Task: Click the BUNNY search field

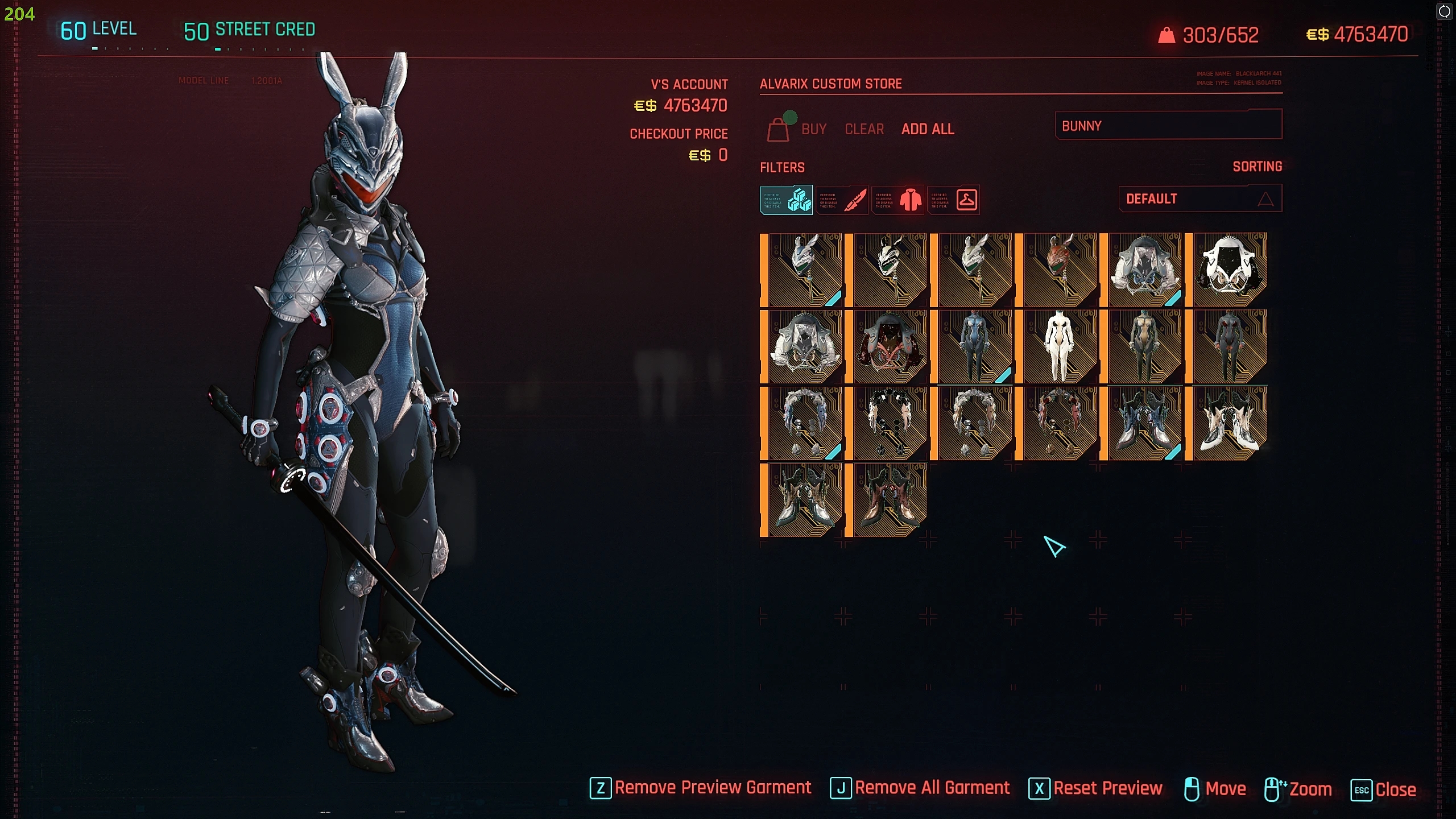Action: click(1168, 125)
